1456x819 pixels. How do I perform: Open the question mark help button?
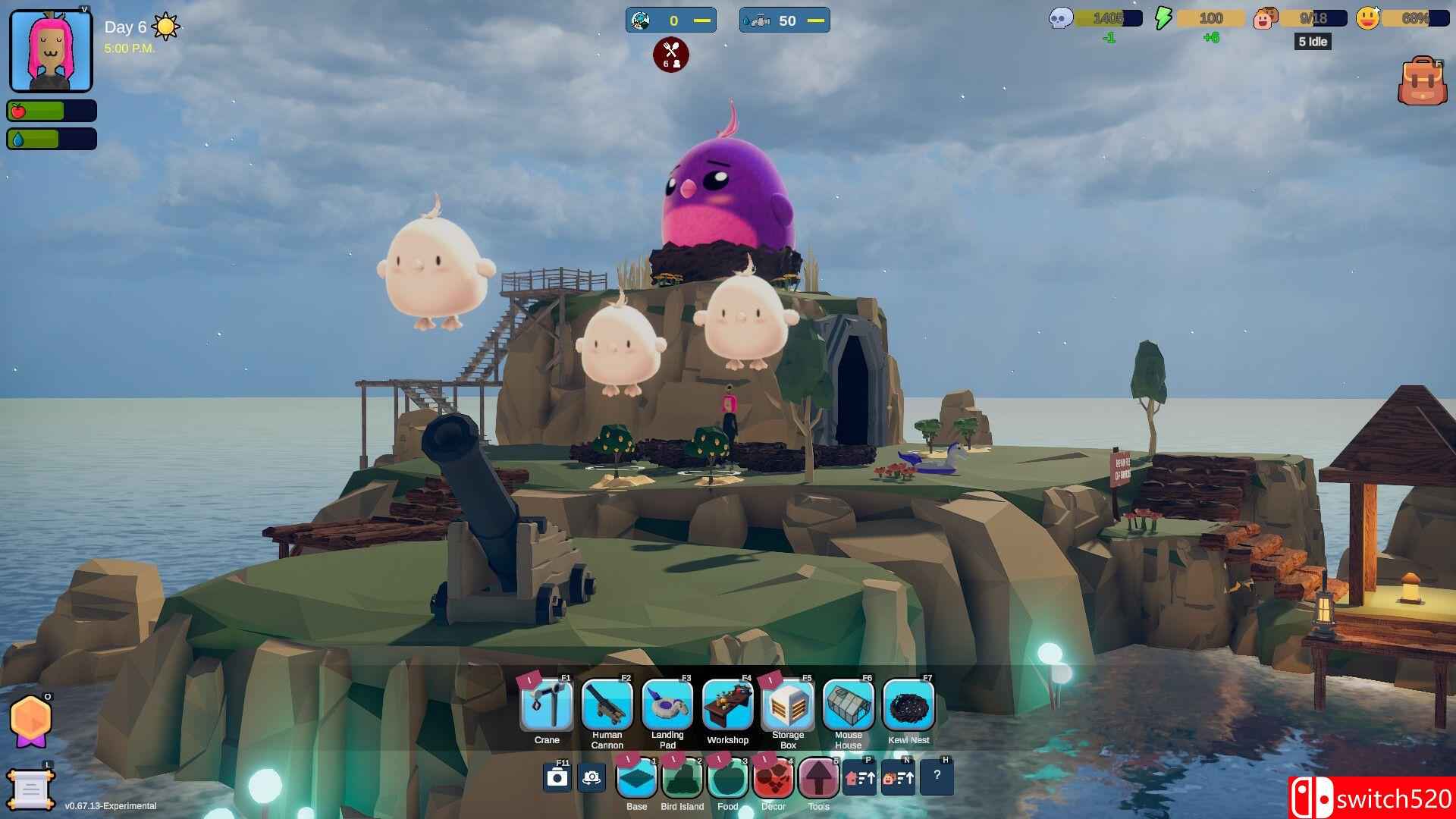click(937, 777)
